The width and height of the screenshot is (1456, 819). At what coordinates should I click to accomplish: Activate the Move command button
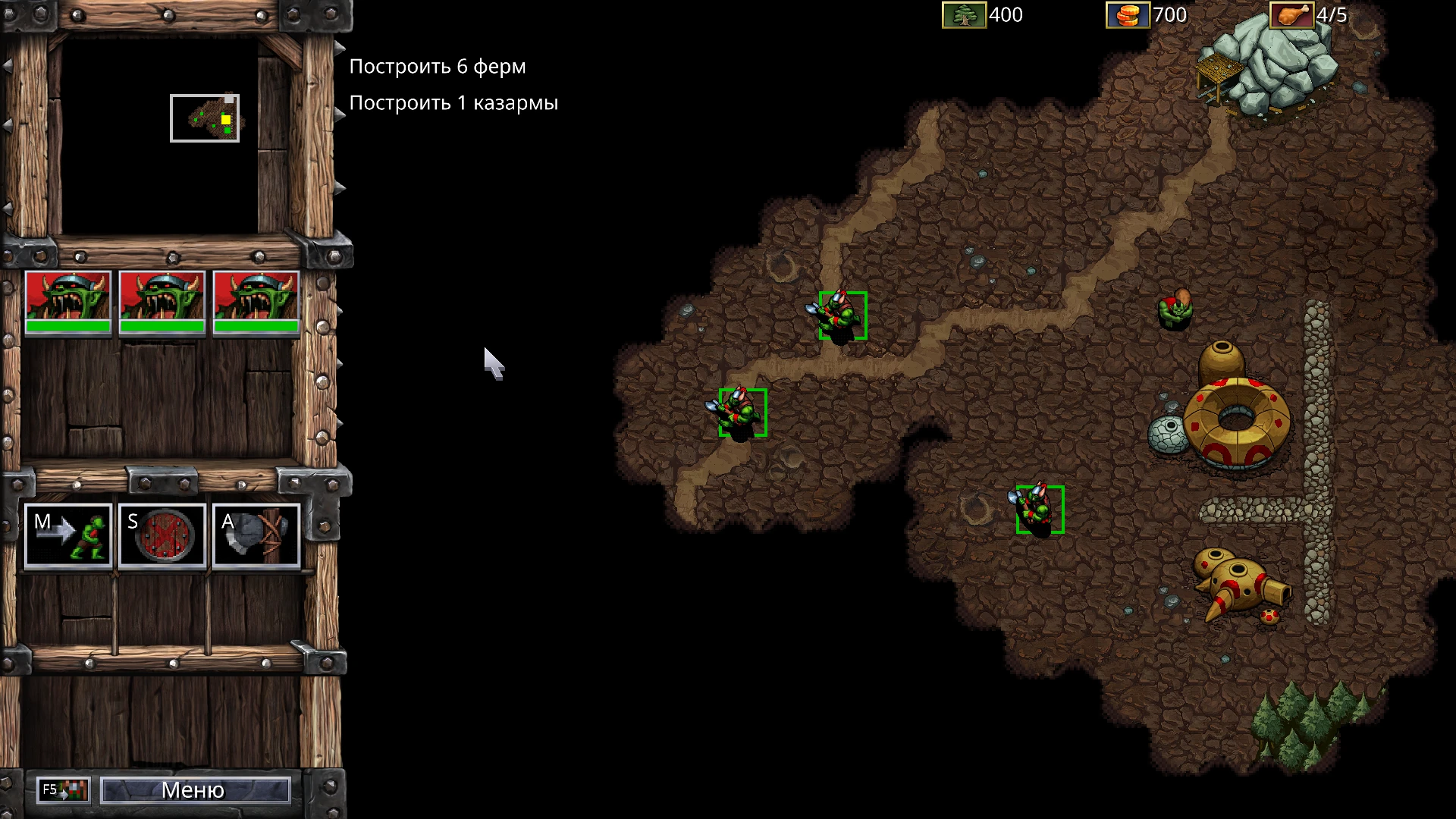pos(68,536)
